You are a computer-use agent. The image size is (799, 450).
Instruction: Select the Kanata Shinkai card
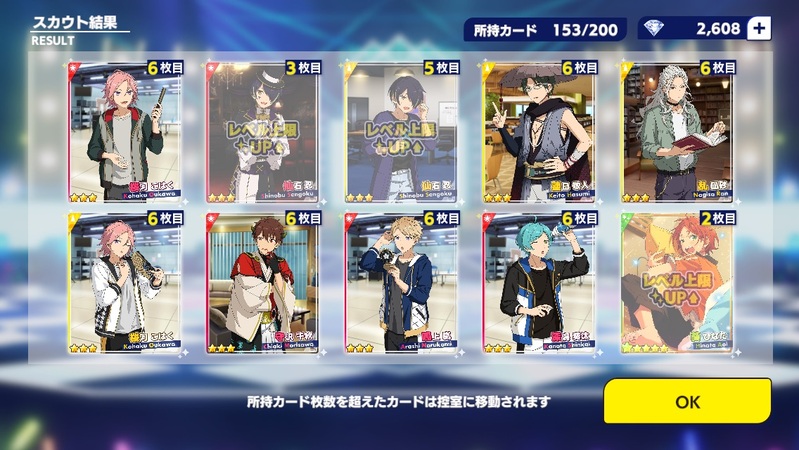pyautogui.click(x=538, y=285)
